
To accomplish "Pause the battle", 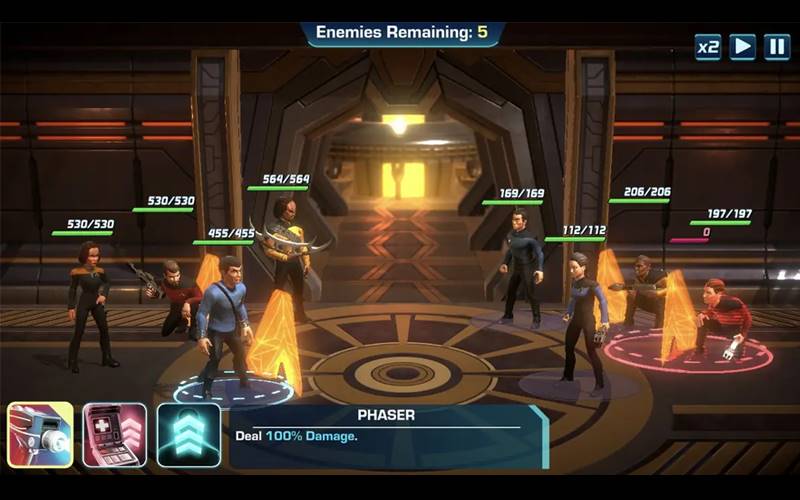I will pyautogui.click(x=776, y=47).
